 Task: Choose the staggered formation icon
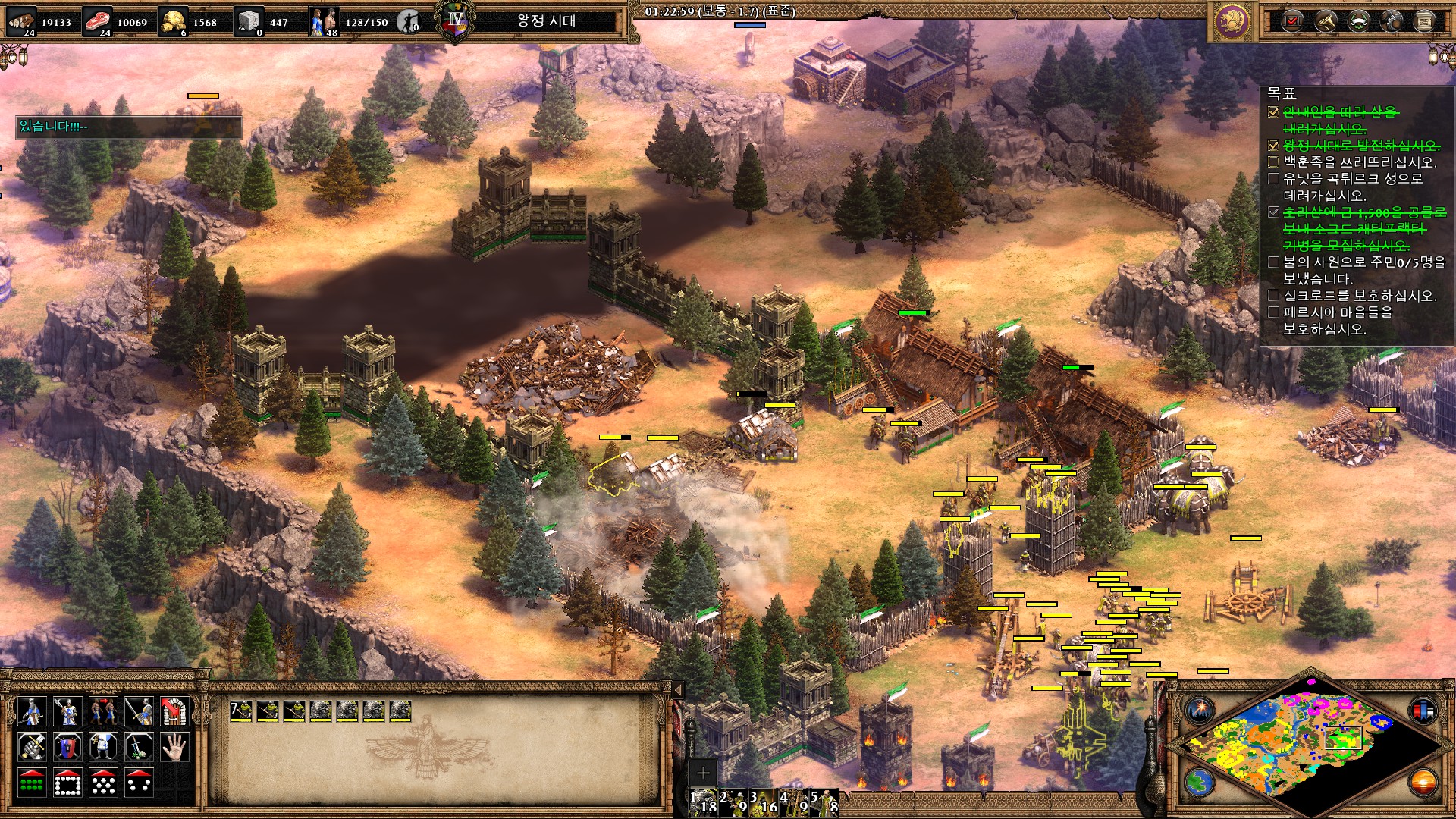pyautogui.click(x=103, y=783)
